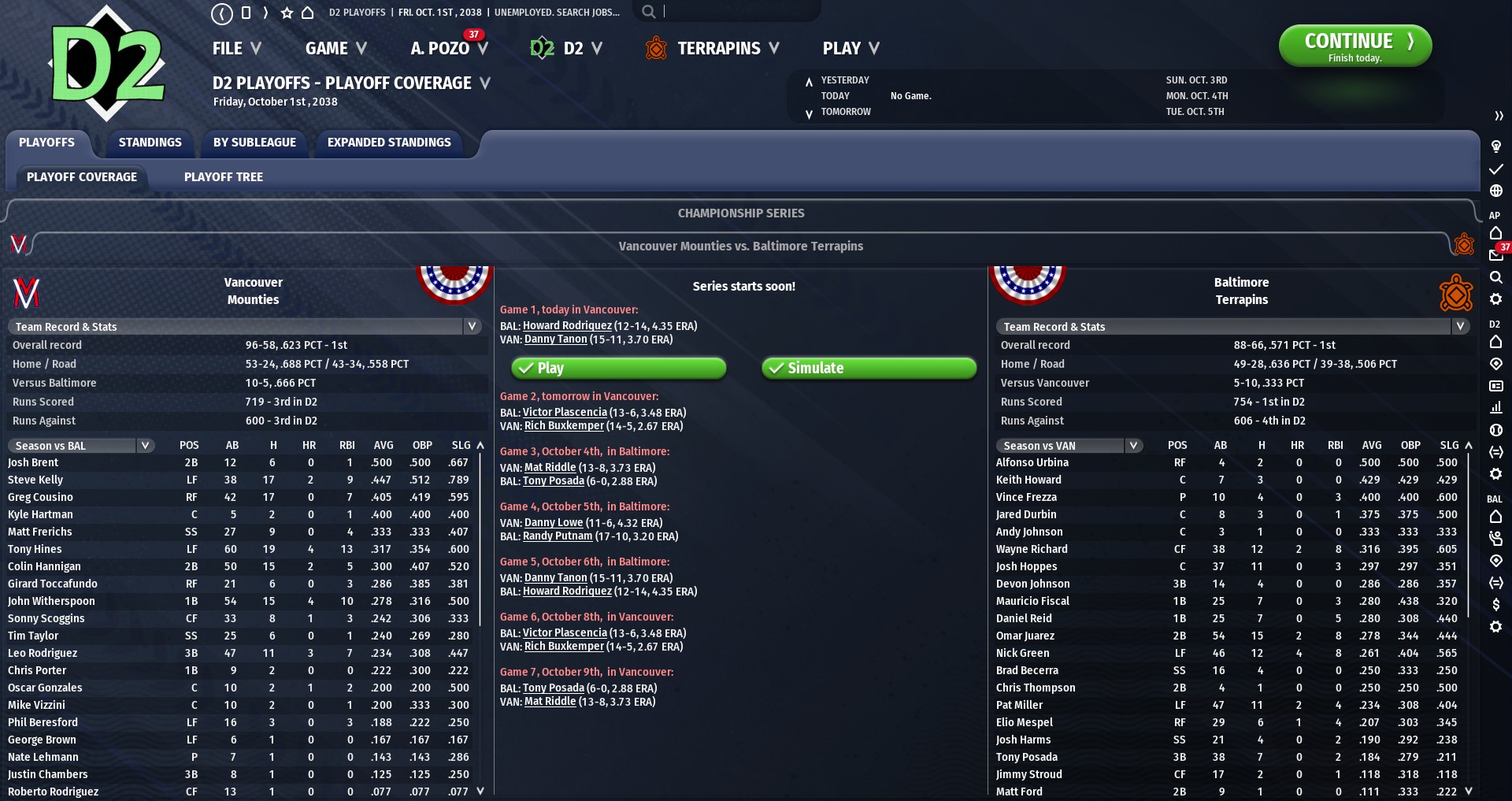Show the Playoff Tree view
The width and height of the screenshot is (1512, 801).
[x=224, y=177]
